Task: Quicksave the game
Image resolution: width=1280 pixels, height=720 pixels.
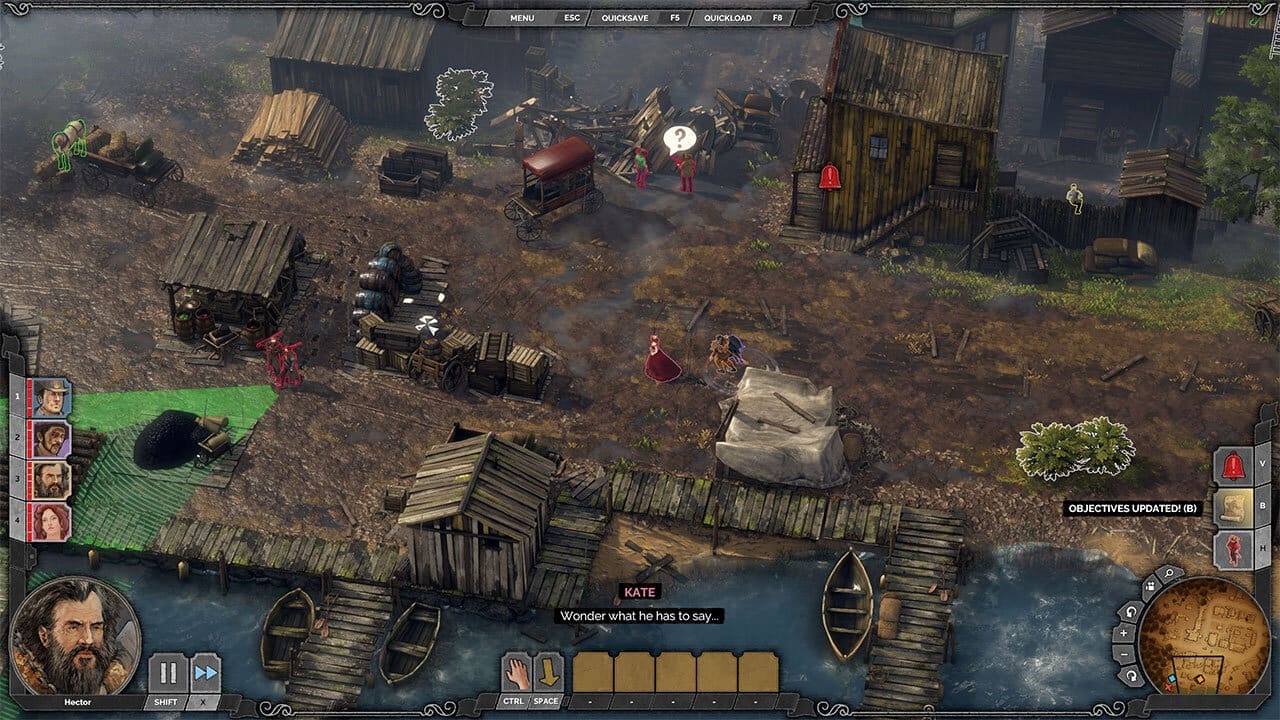Action: tap(623, 18)
